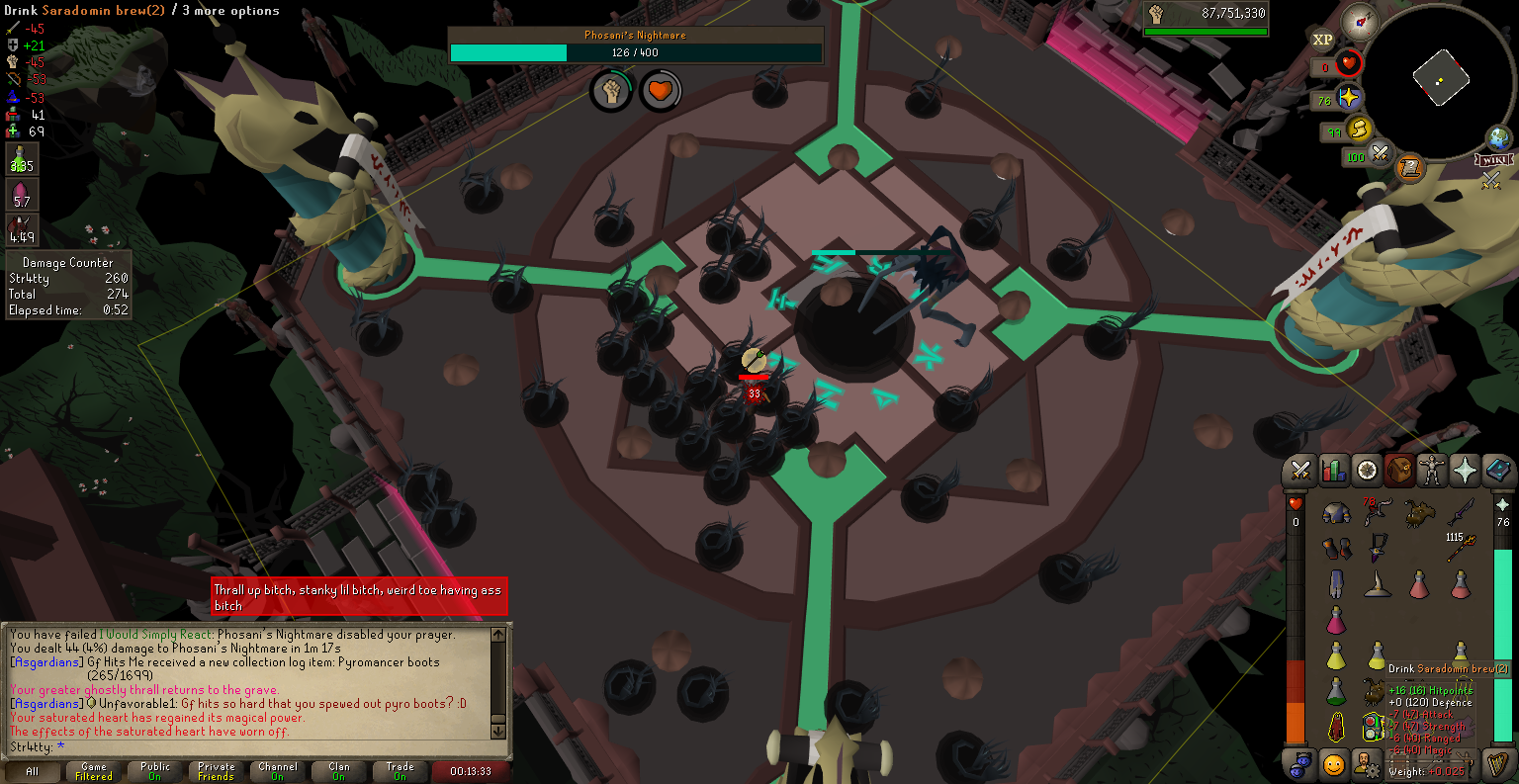Open the spellbook tab

coord(1498,471)
